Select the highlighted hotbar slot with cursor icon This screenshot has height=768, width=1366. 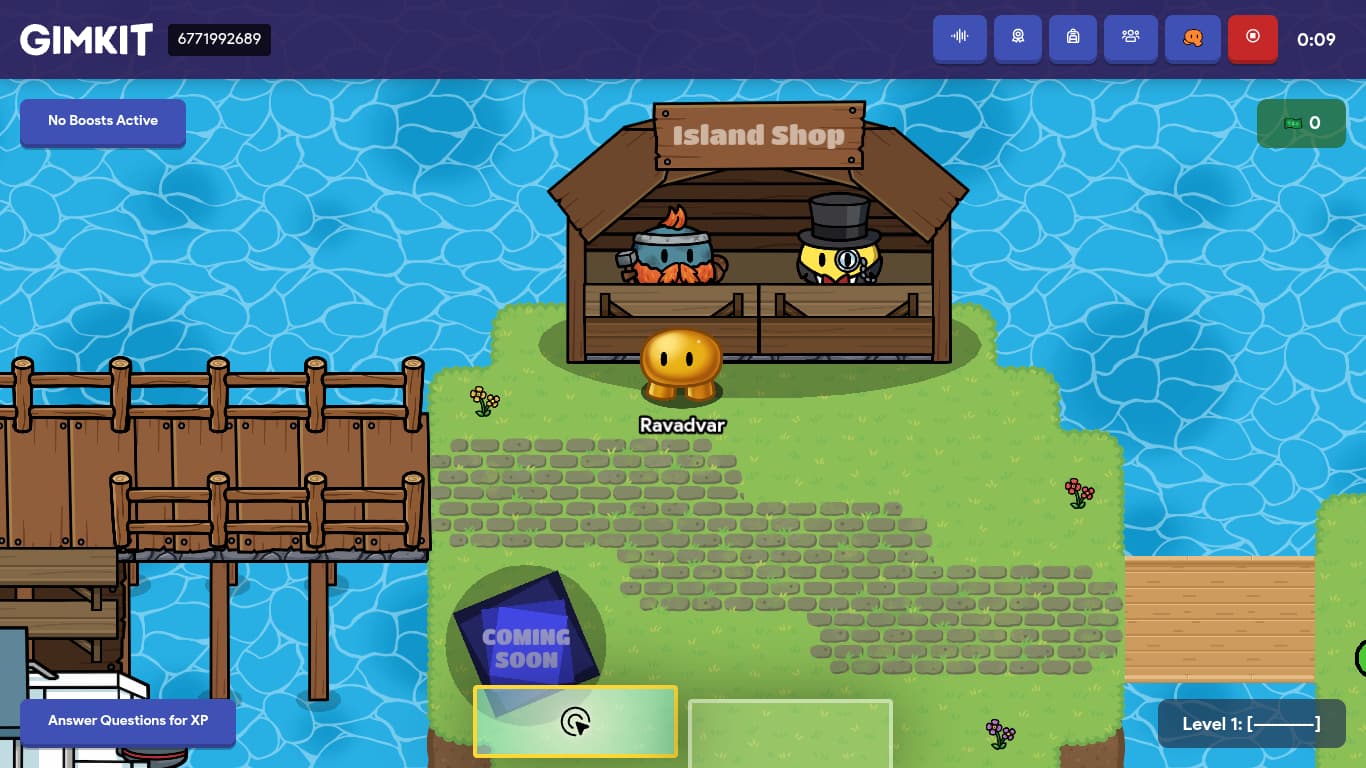(x=575, y=721)
